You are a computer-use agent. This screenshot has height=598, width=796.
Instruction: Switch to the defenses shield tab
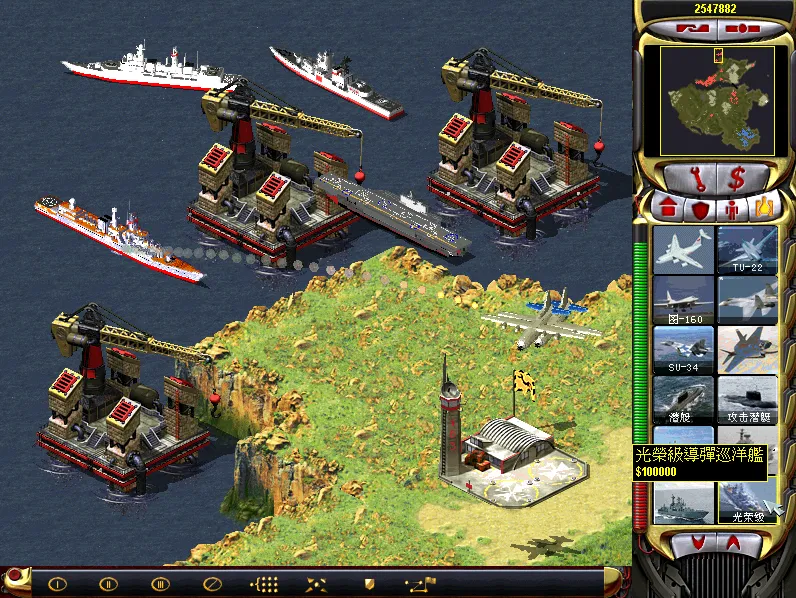click(x=700, y=209)
